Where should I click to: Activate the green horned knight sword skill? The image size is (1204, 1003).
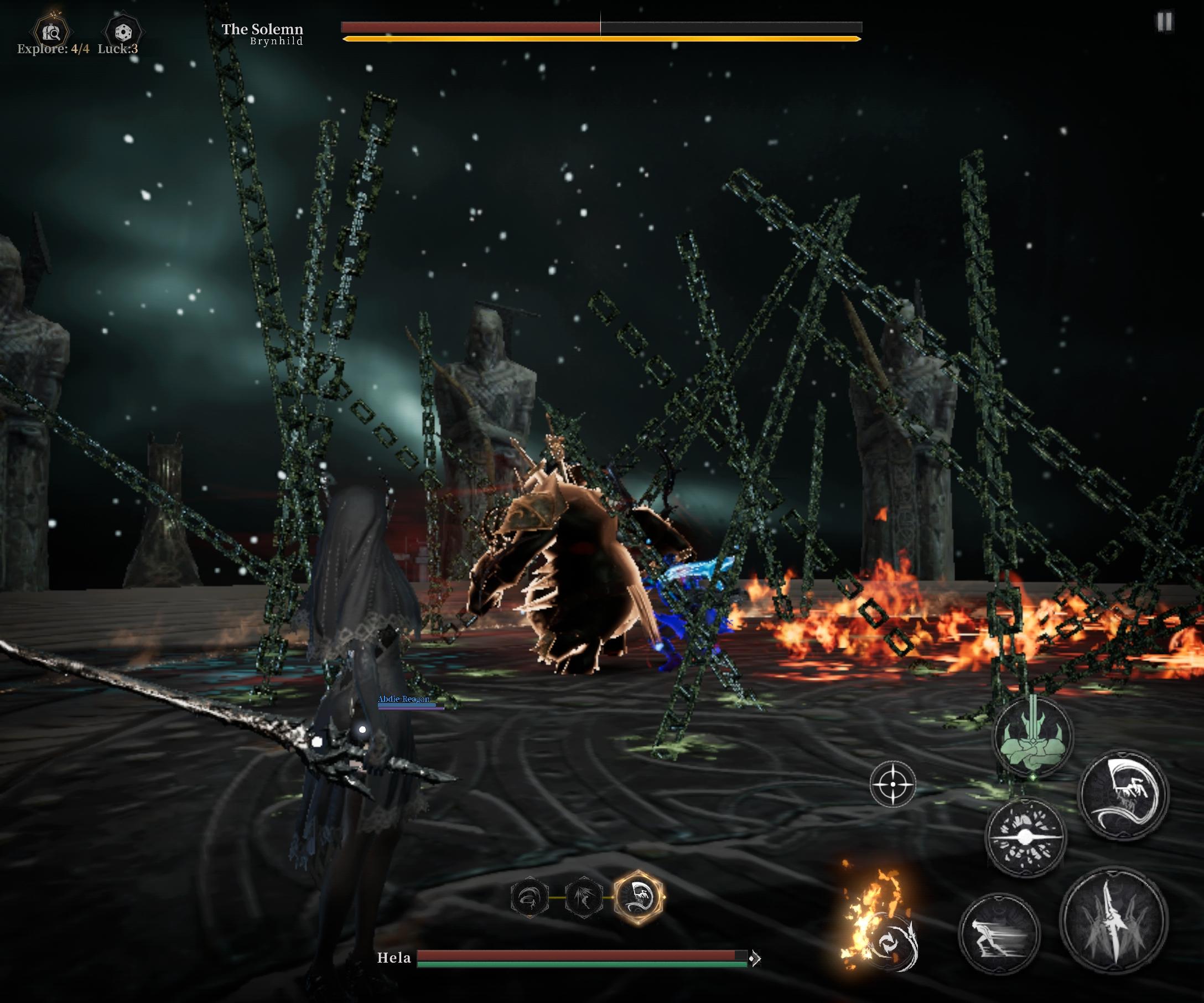[x=1032, y=737]
